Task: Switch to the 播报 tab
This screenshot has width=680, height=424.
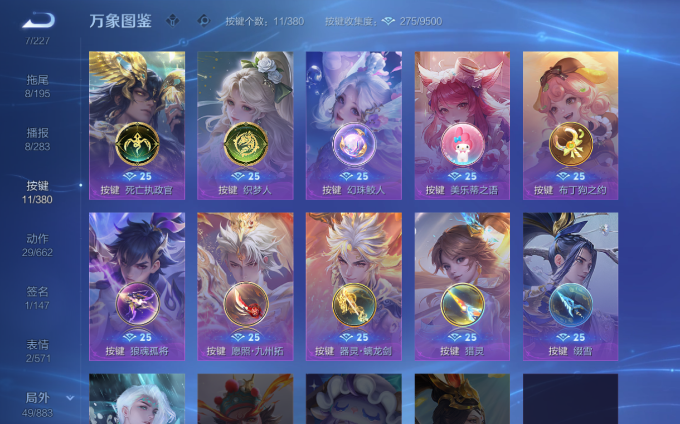Action: pos(38,138)
